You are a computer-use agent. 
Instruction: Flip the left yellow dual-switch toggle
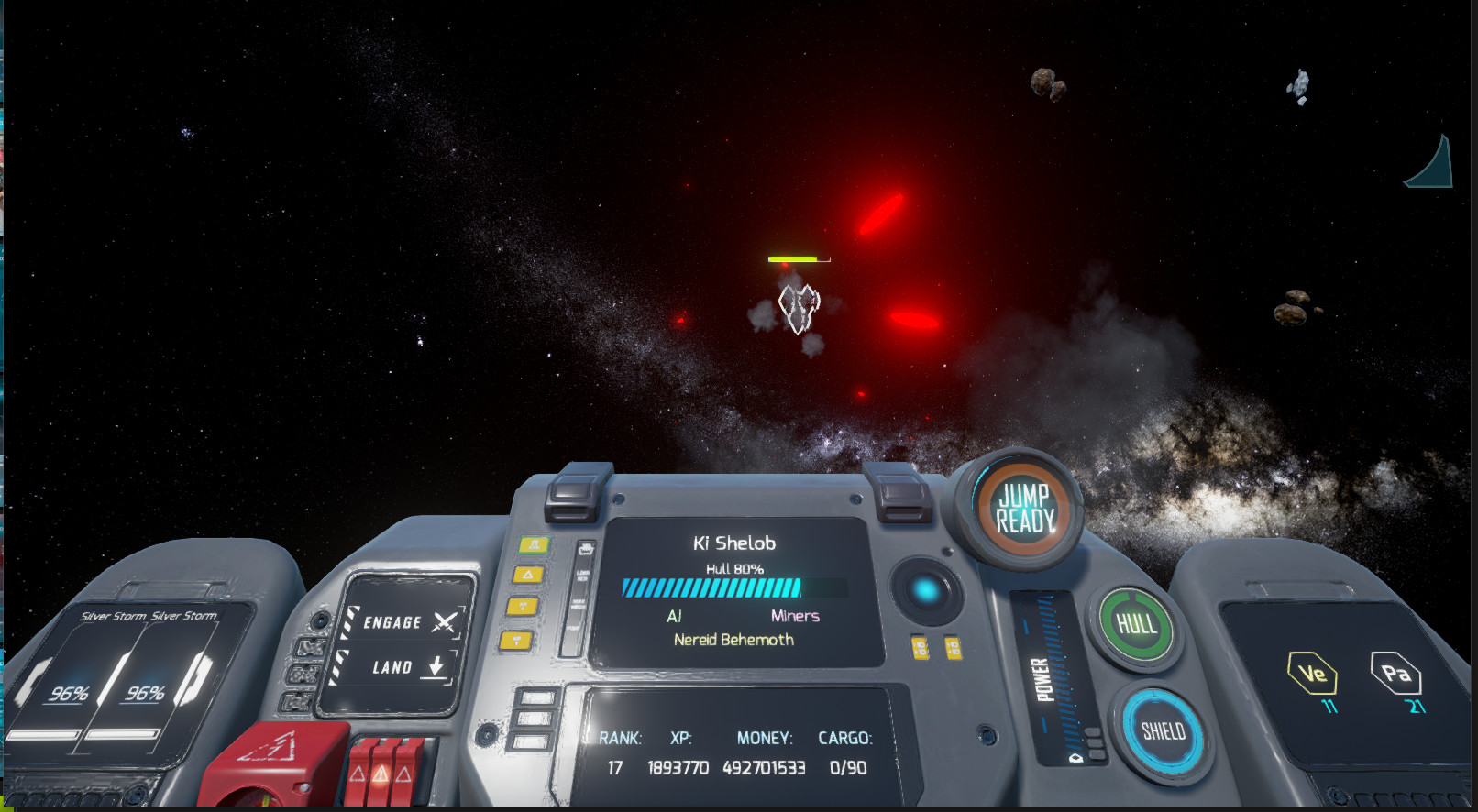920,645
